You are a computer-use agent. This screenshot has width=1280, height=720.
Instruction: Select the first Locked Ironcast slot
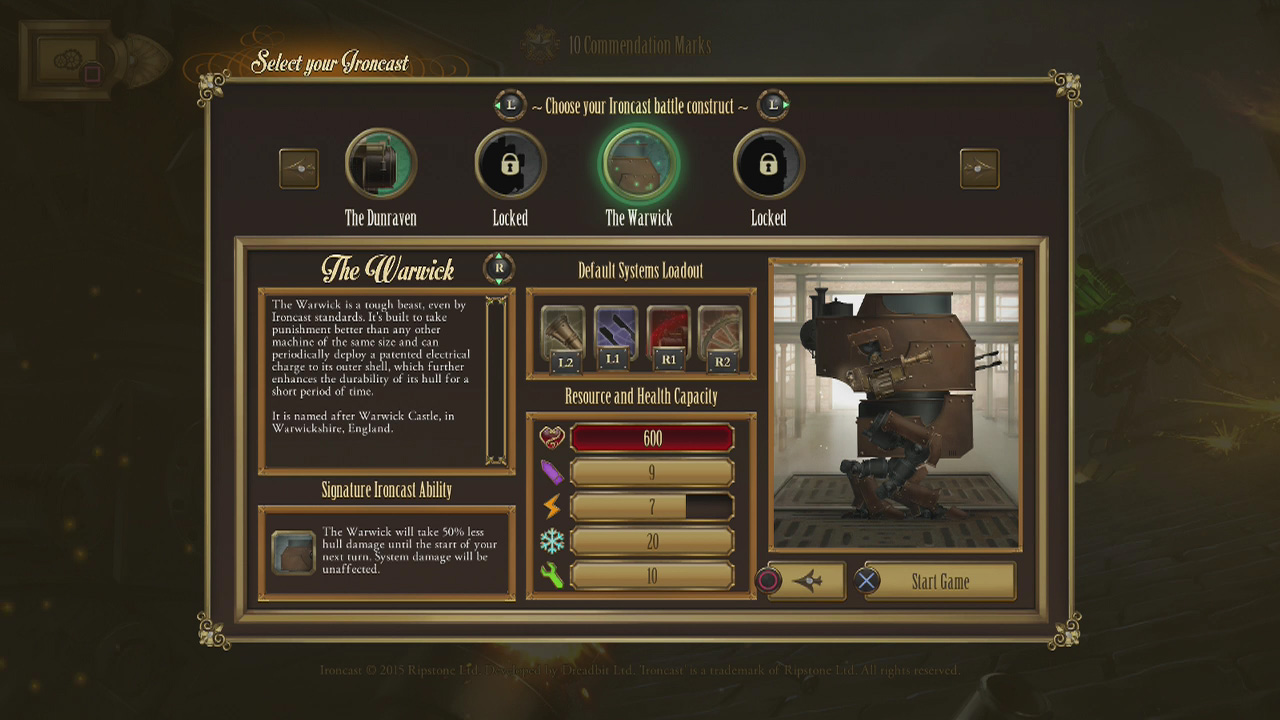[x=510, y=163]
